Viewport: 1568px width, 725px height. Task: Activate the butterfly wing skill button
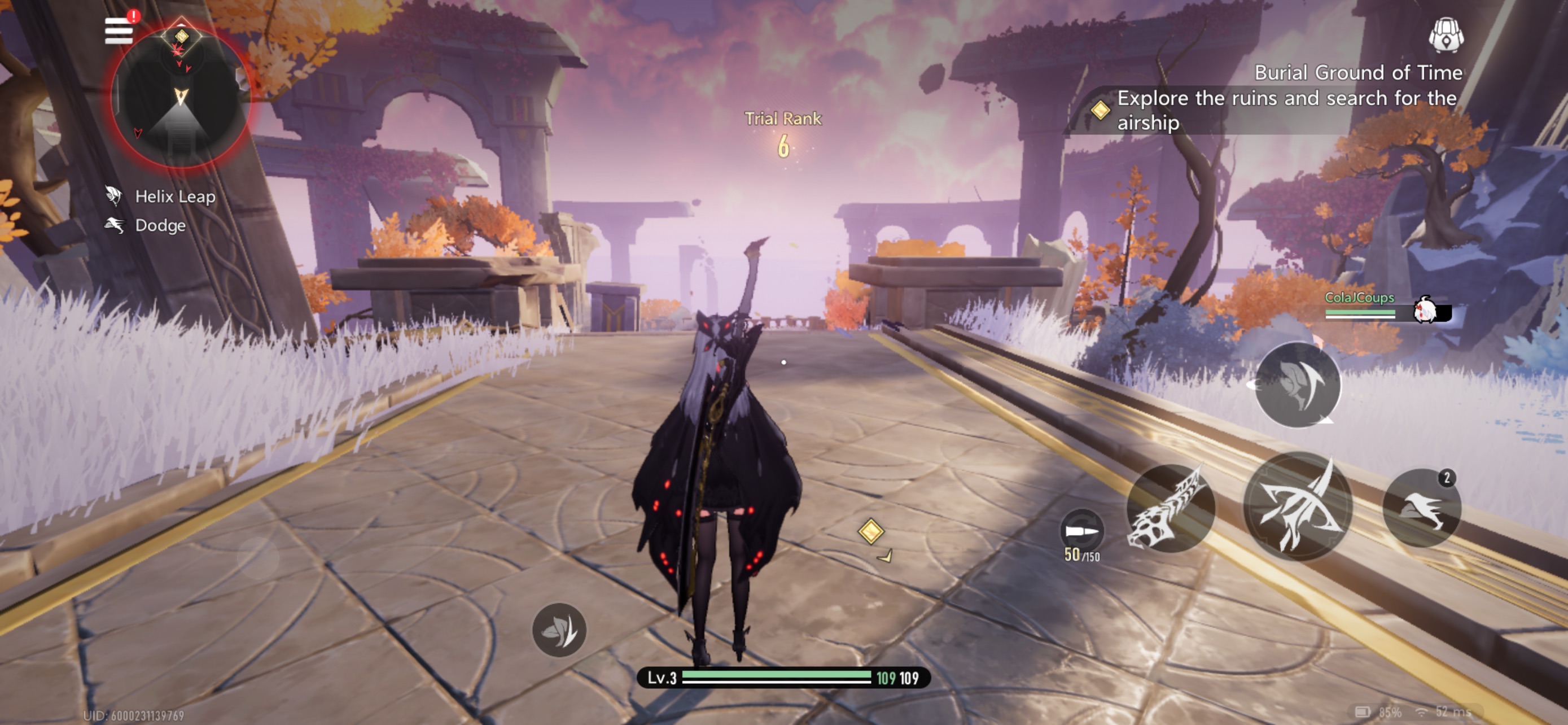[1298, 385]
